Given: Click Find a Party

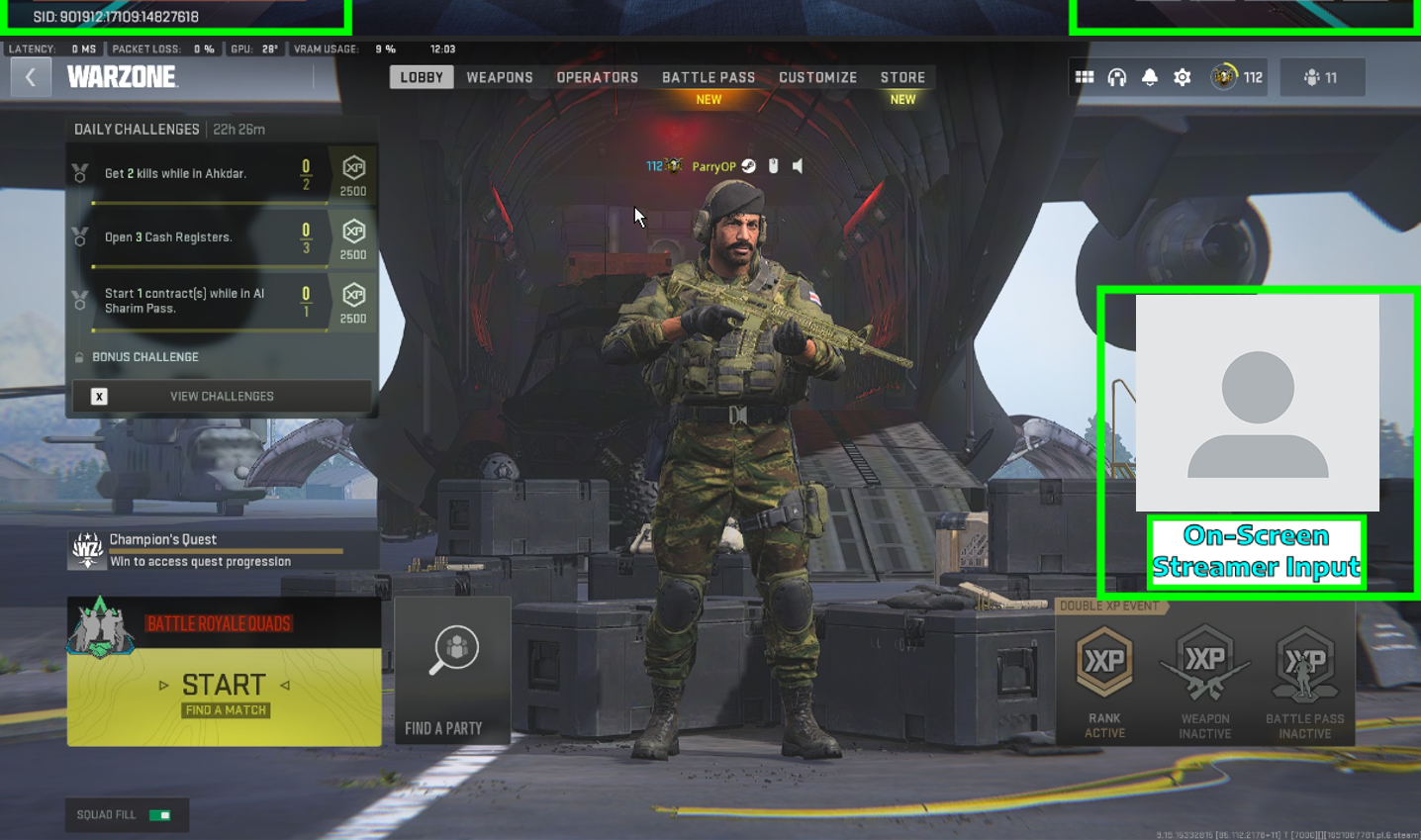Looking at the screenshot, I should (x=452, y=671).
